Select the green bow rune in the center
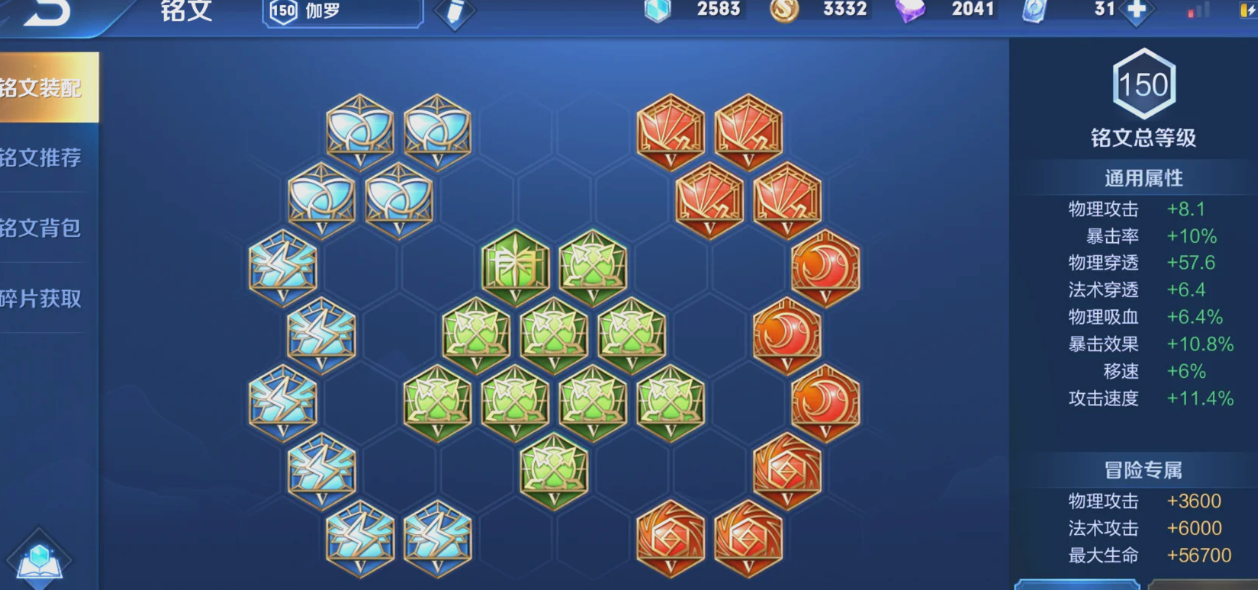This screenshot has height=590, width=1258. (x=515, y=268)
